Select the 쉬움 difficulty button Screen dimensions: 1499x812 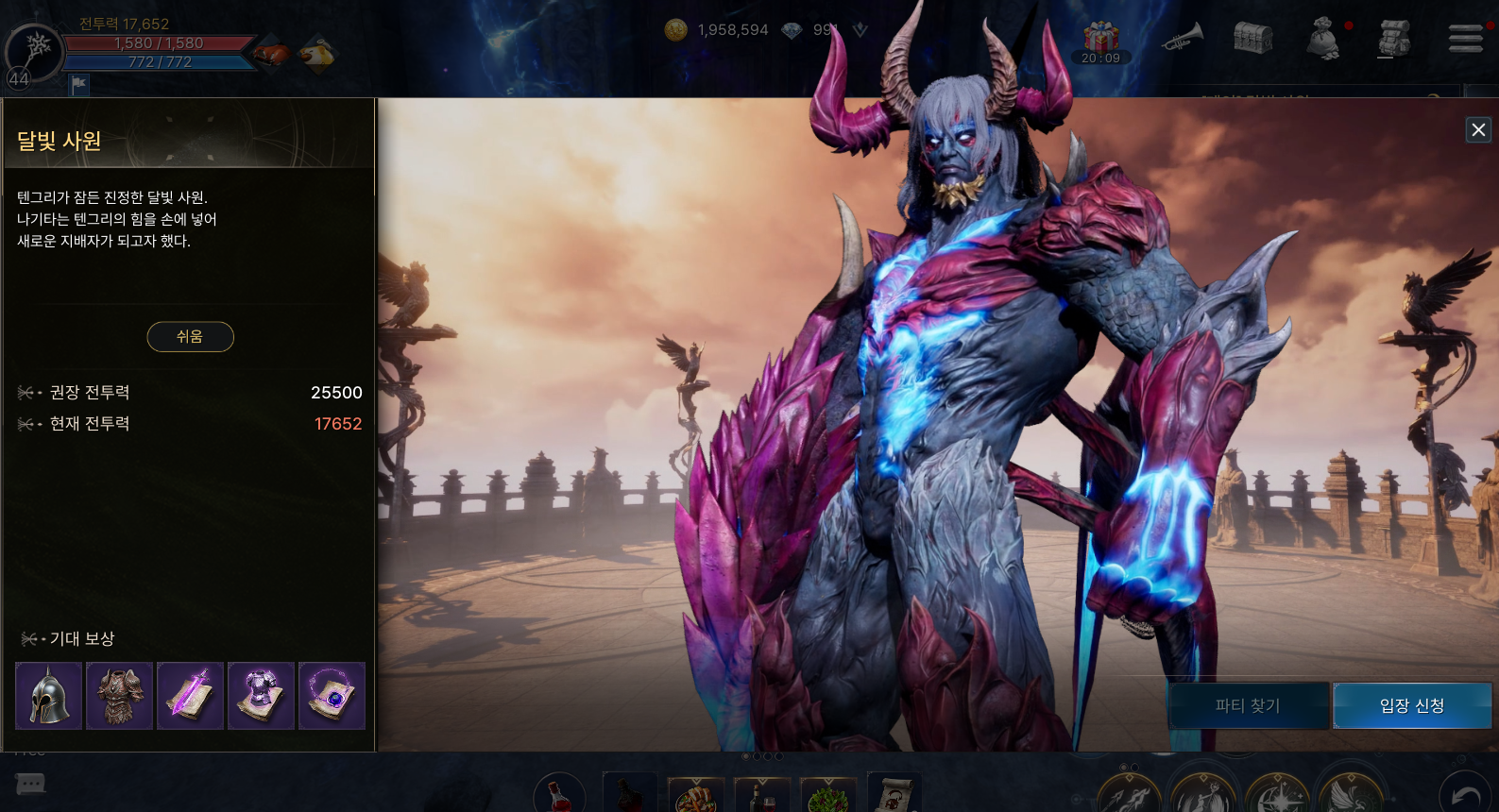[x=190, y=337]
